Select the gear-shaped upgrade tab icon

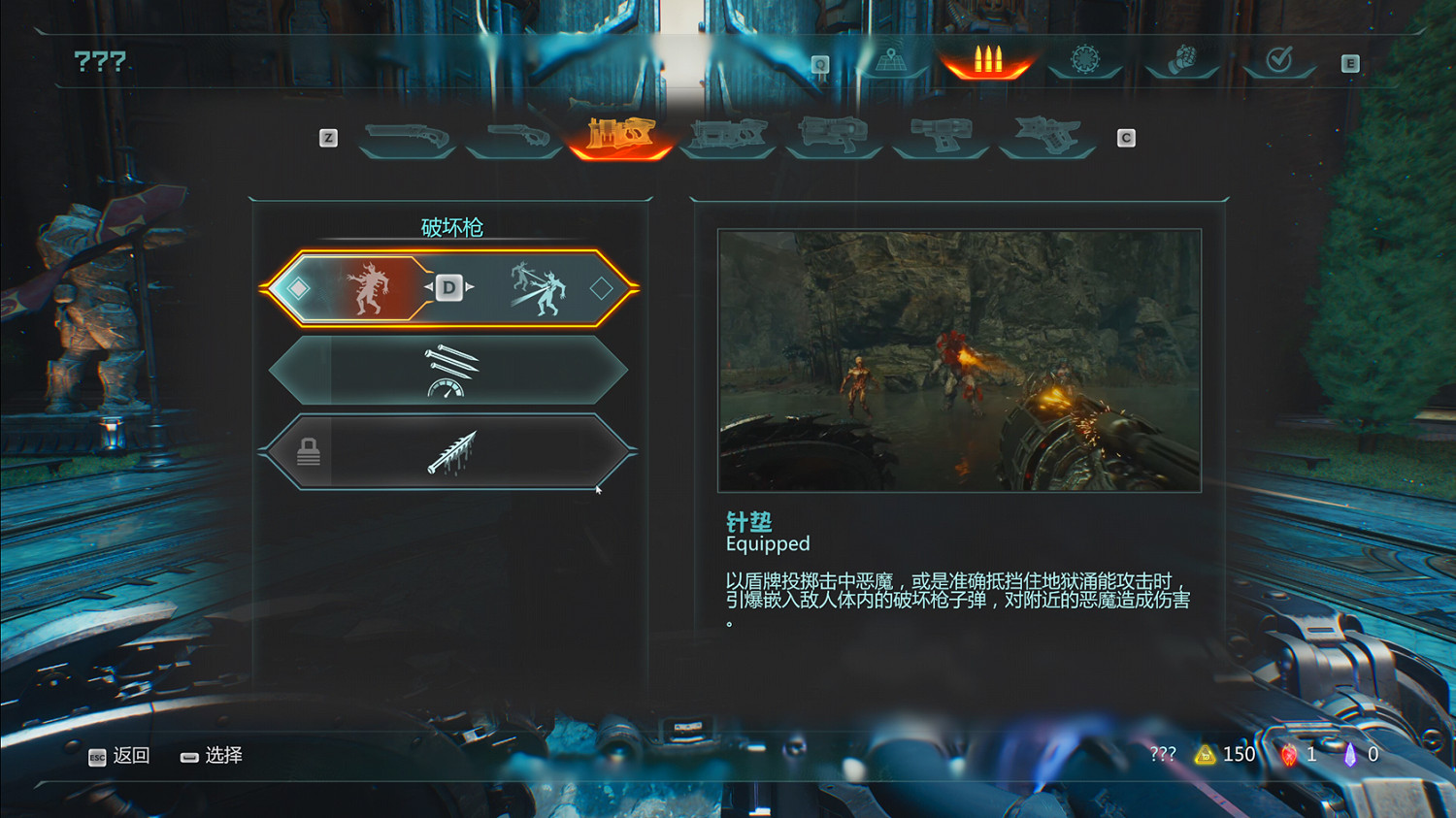(1085, 59)
